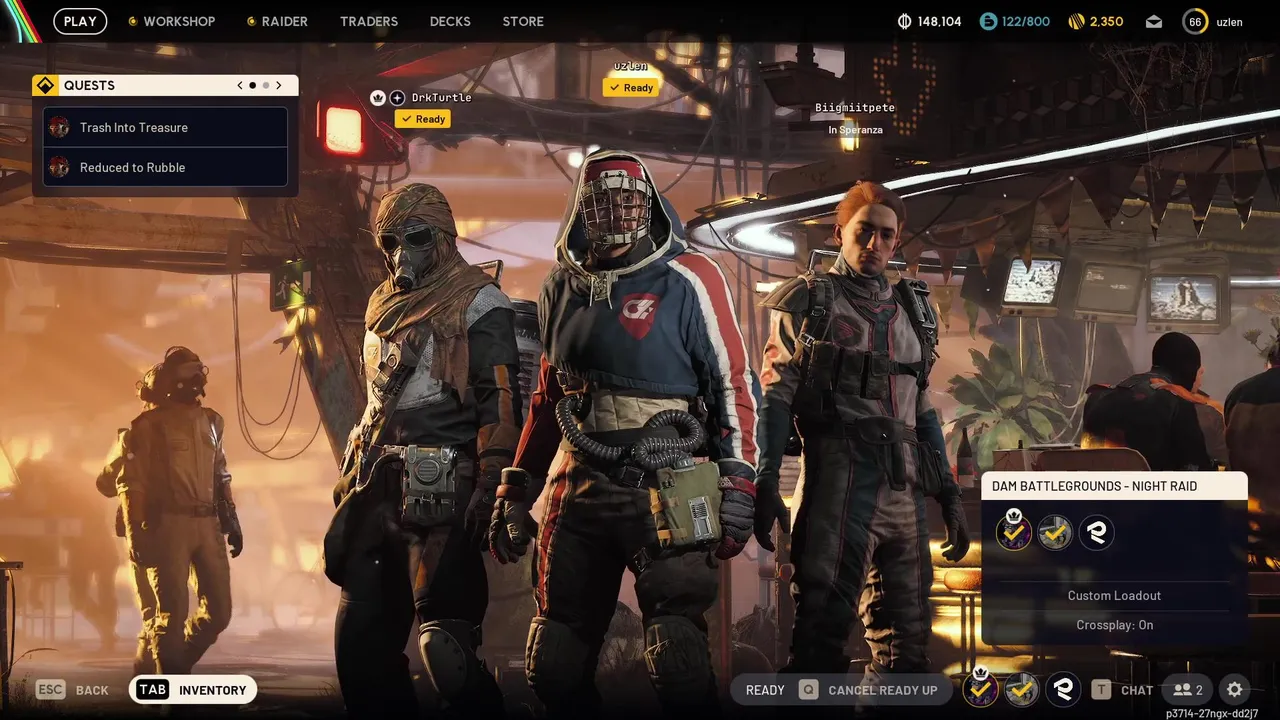Image resolution: width=1280 pixels, height=720 pixels.
Task: Click the plus icon beside DrkTurtle
Action: pyautogui.click(x=397, y=98)
